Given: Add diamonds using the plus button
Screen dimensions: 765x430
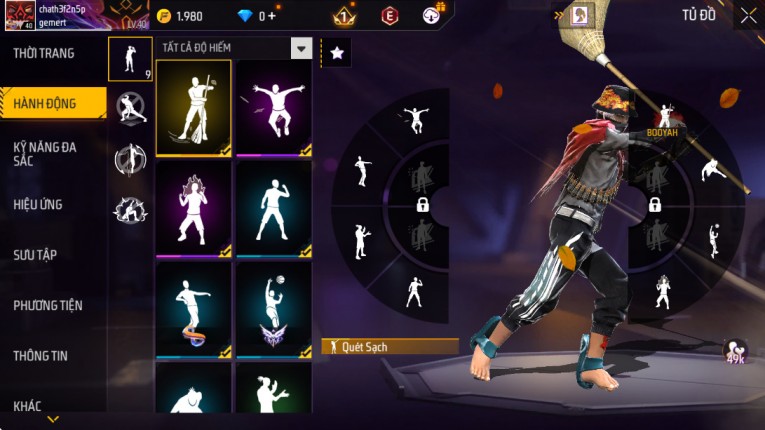Looking at the screenshot, I should (272, 16).
